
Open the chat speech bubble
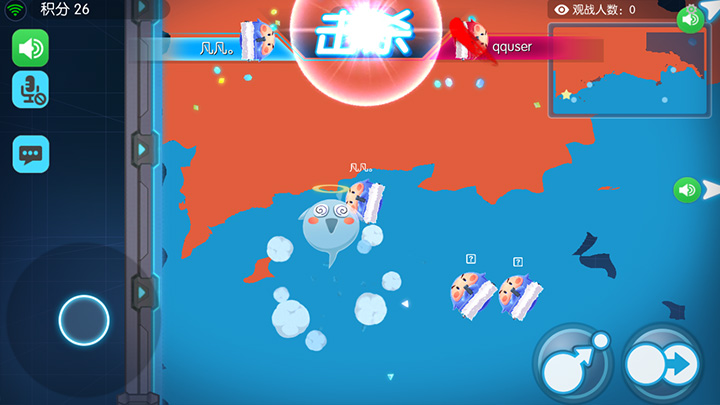pos(31,154)
